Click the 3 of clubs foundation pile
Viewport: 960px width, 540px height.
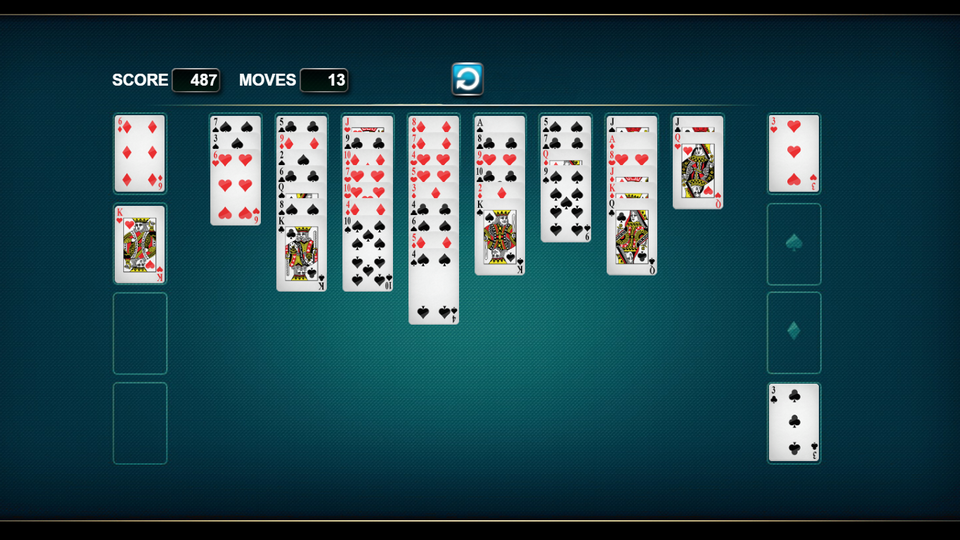click(794, 422)
